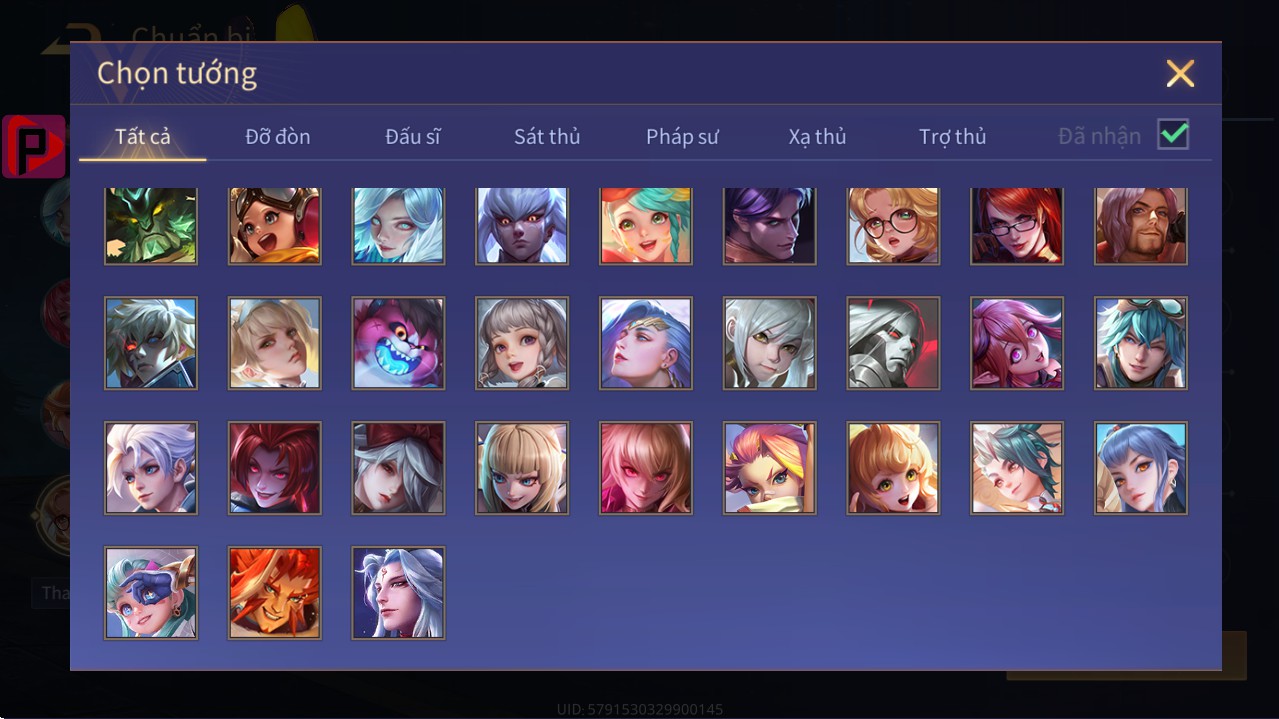Viewport: 1279px width, 719px height.
Task: Filter heroes by Sát thủ
Action: click(x=547, y=136)
